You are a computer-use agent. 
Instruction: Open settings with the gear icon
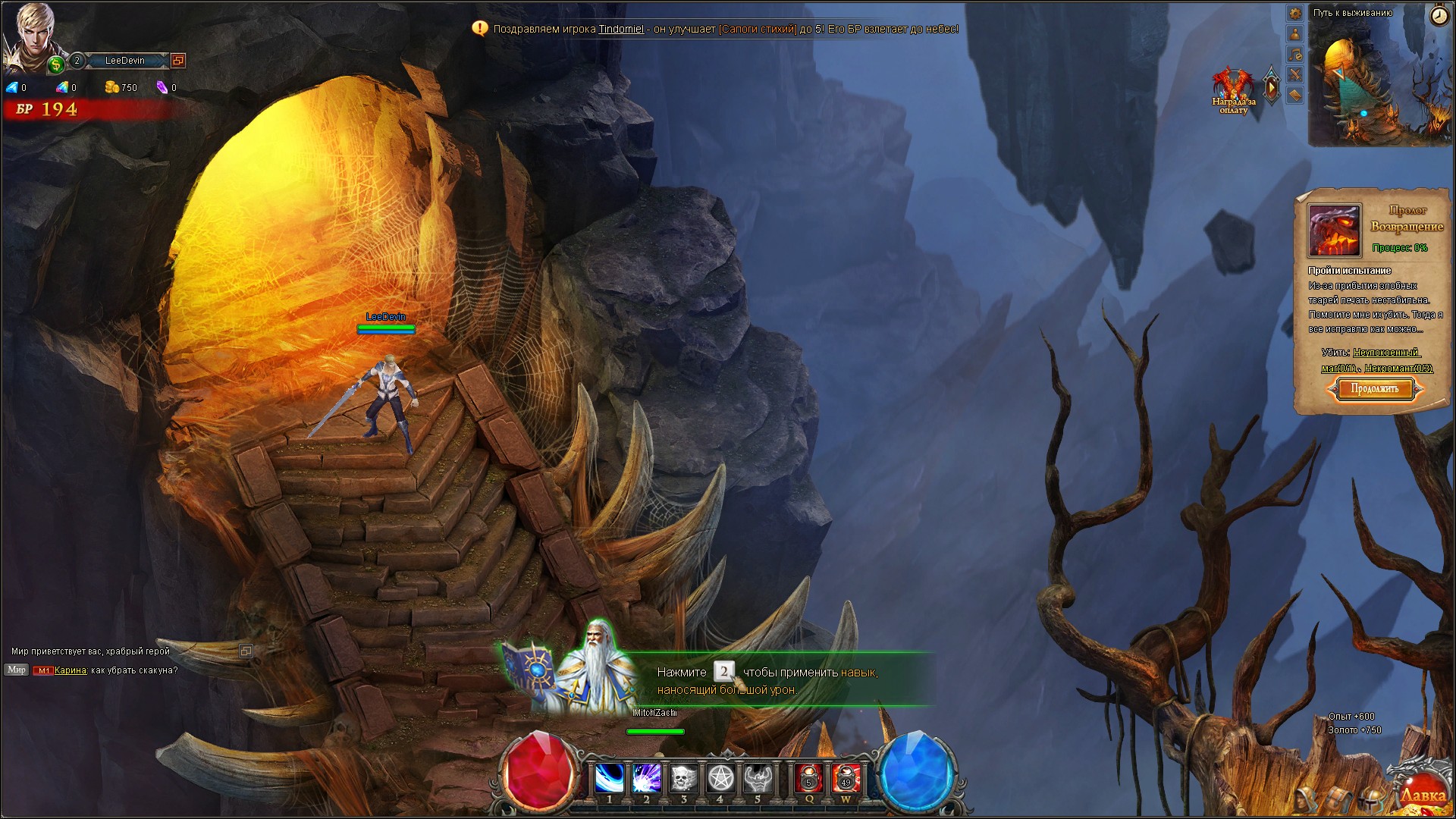(x=1295, y=14)
